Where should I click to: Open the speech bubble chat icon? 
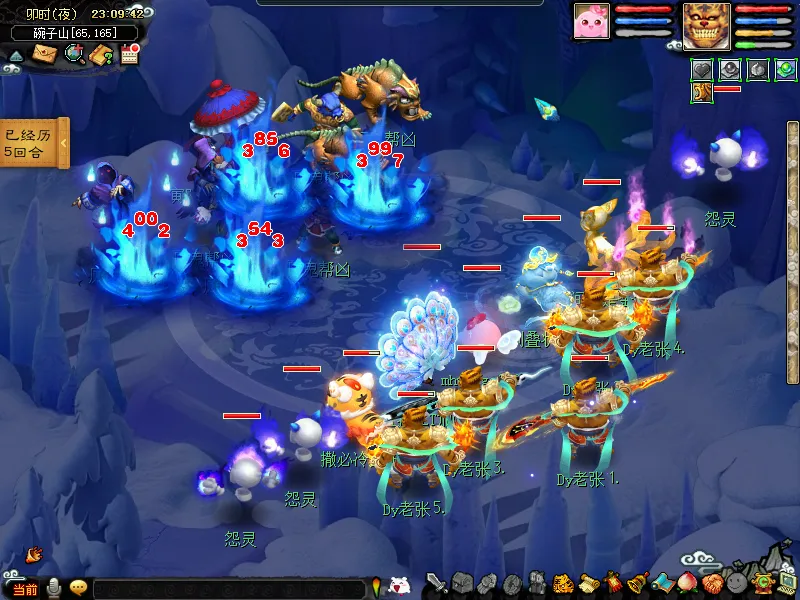coord(78,588)
